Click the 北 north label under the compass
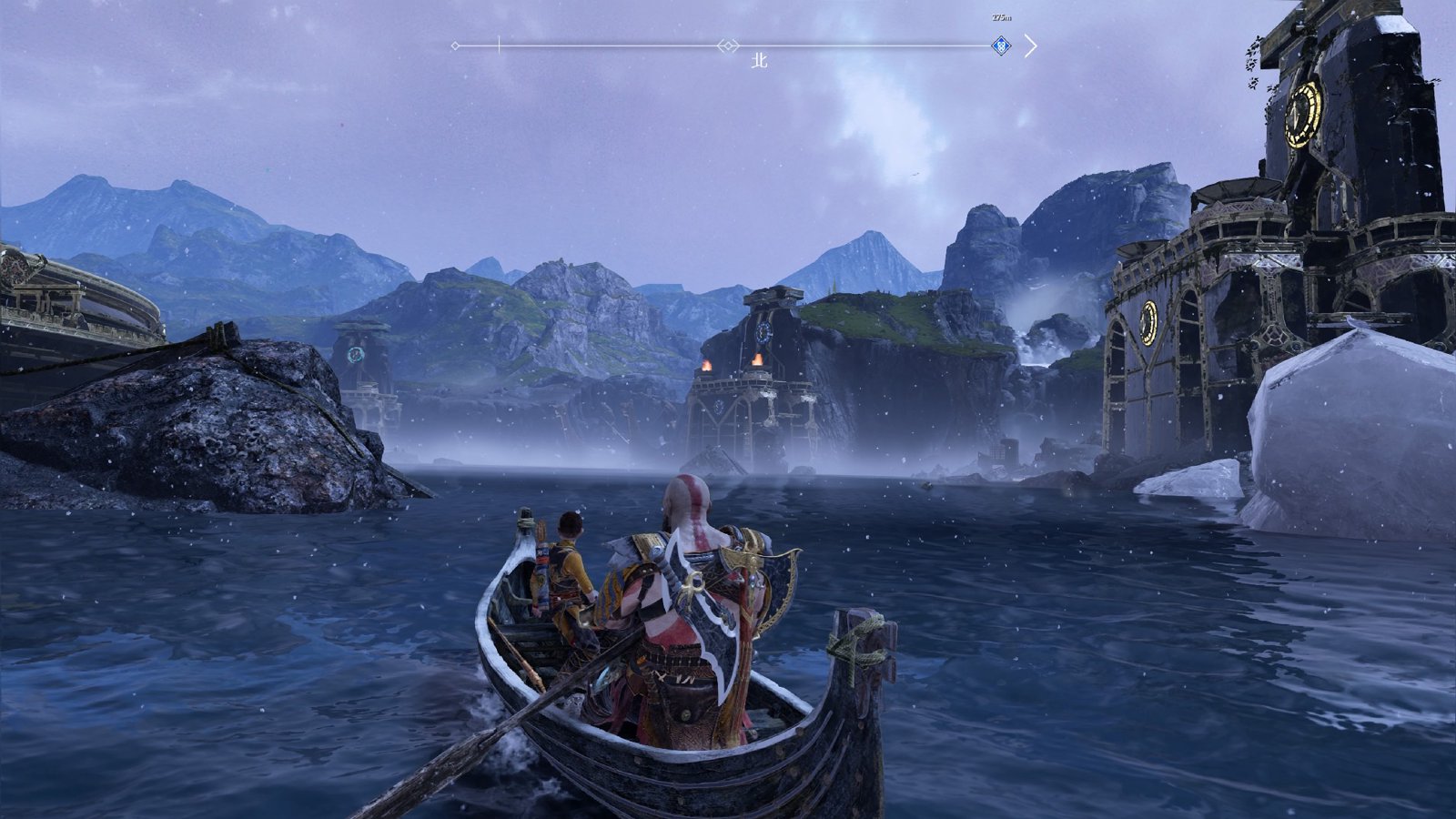Screen dimensions: 1456x819 click(x=759, y=61)
